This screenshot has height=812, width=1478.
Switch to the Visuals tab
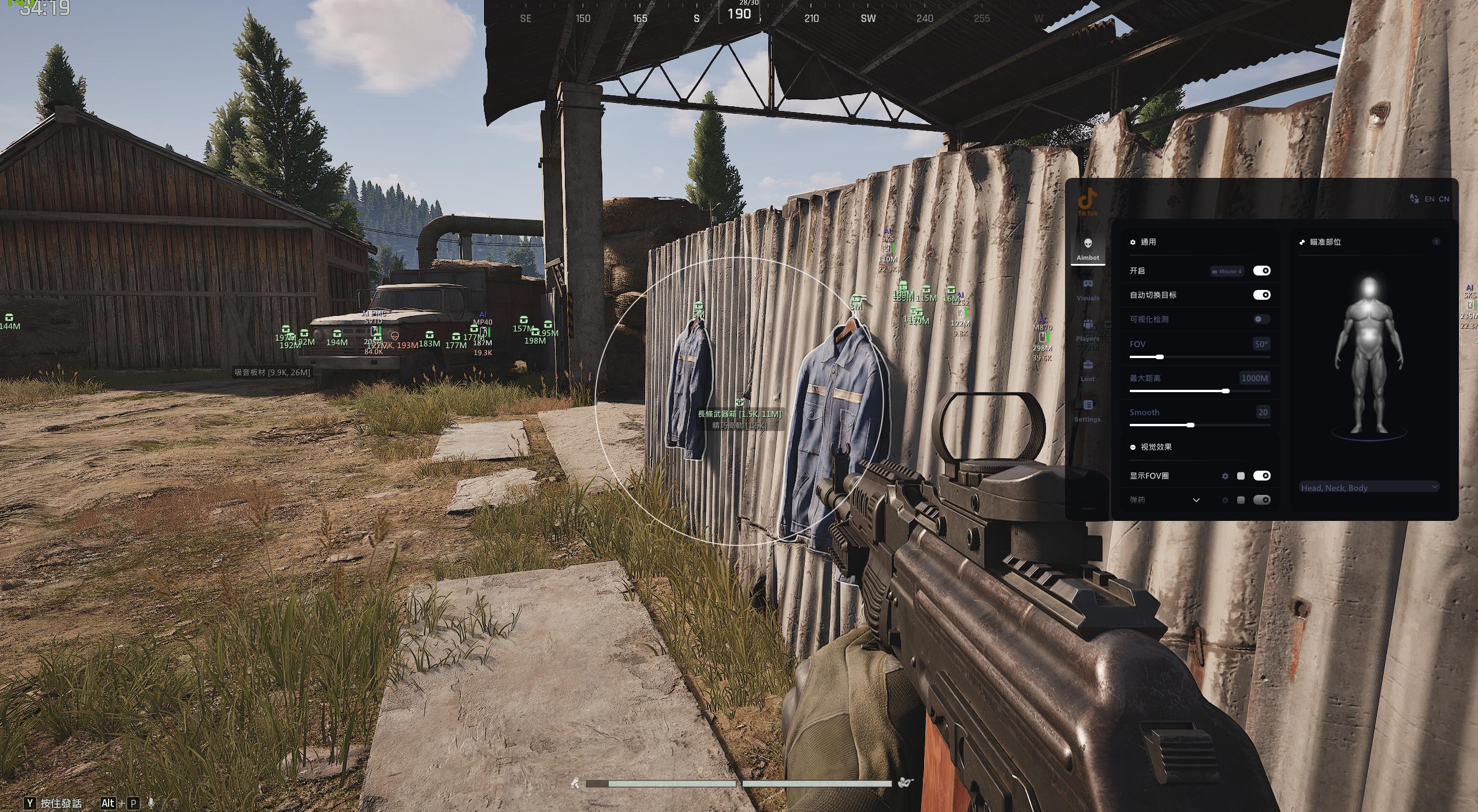1088,289
